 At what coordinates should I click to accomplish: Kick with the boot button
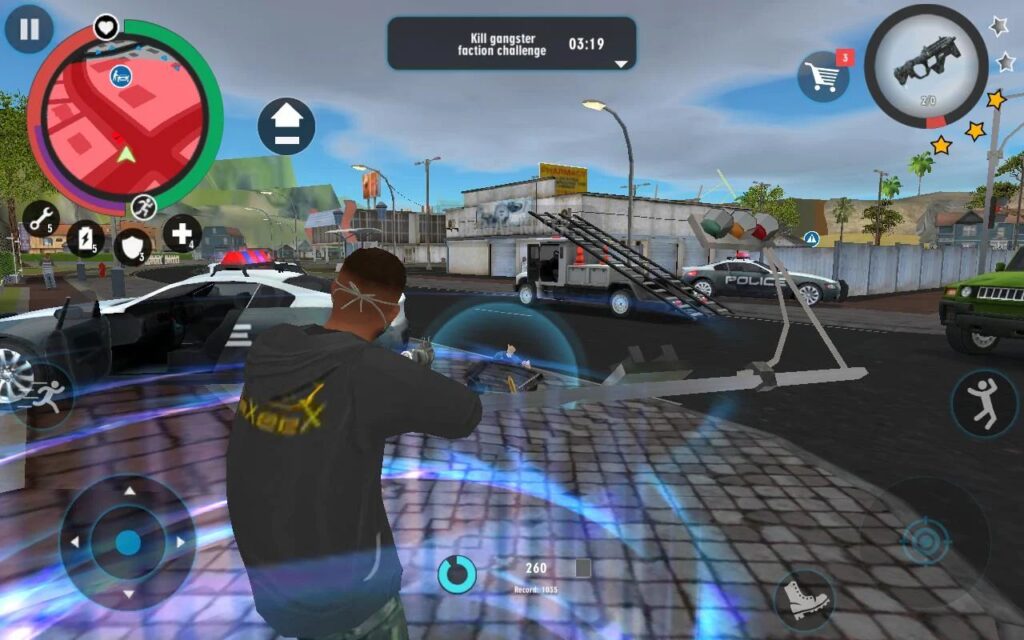click(804, 598)
